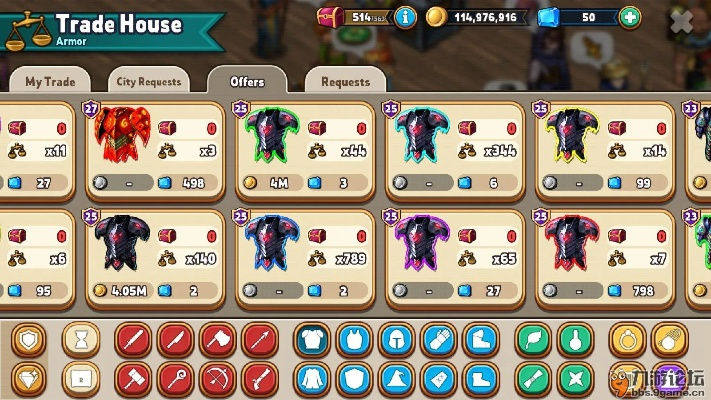711x400 pixels.
Task: Open the City Requests tab
Action: pos(148,81)
